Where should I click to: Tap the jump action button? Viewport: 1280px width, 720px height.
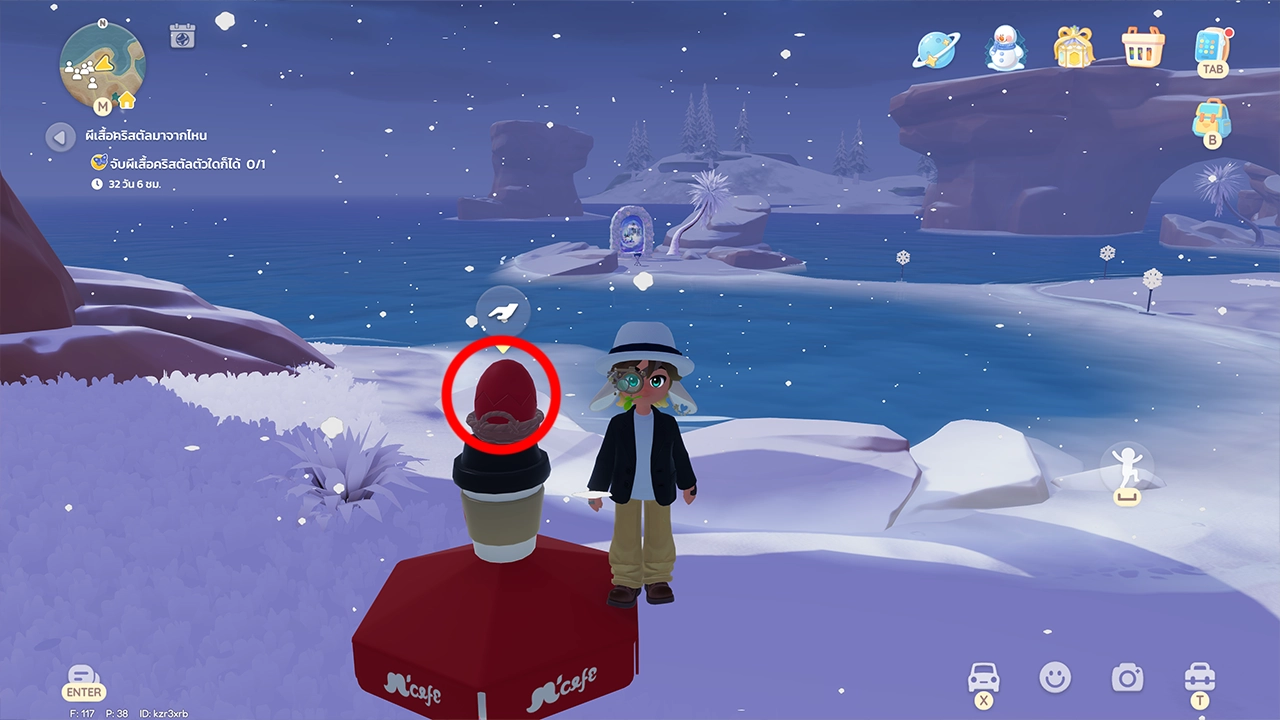pos(1127,470)
